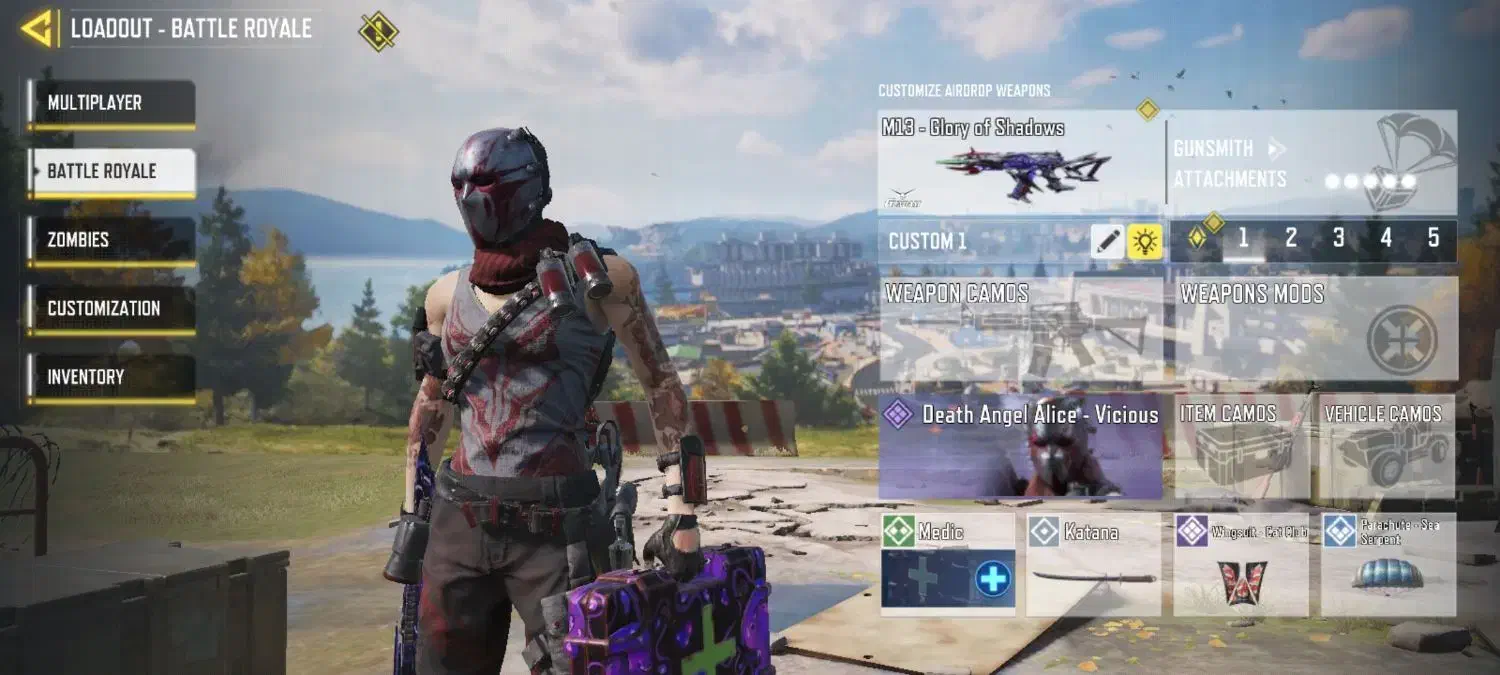The width and height of the screenshot is (1500, 675).
Task: Click the pencil icon to rename Custom 1
Action: (x=1107, y=241)
